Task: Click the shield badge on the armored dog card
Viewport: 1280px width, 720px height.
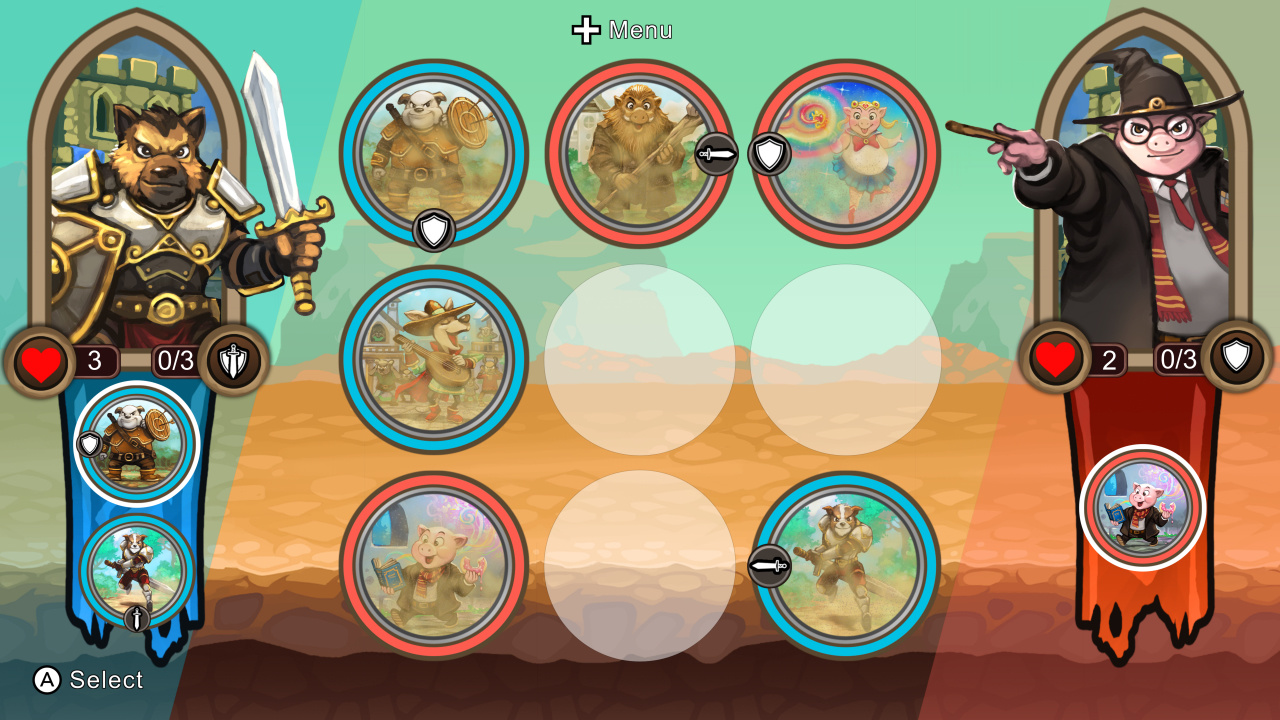Action: [434, 228]
